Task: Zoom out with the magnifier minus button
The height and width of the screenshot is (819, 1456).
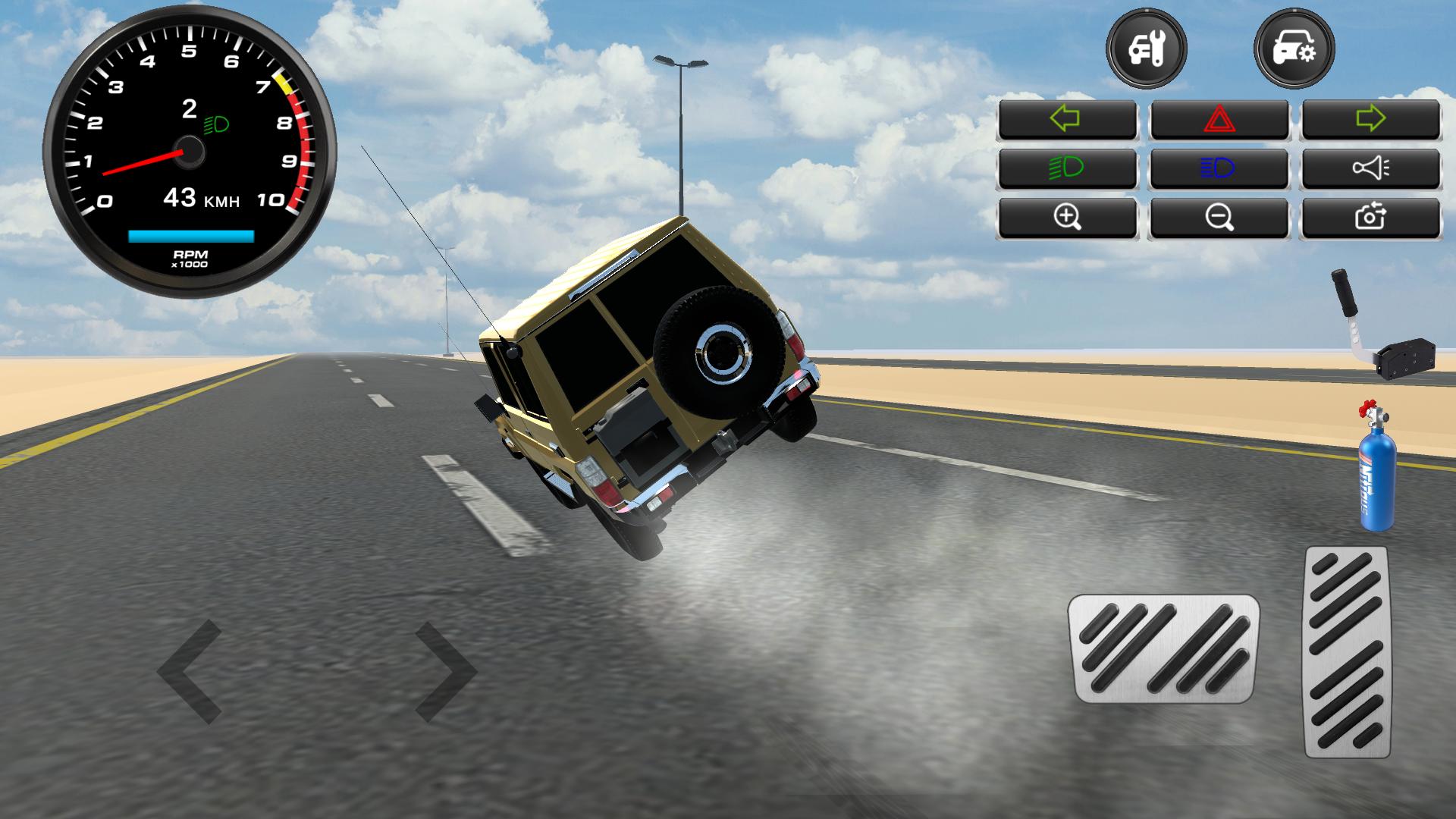Action: 1219,218
